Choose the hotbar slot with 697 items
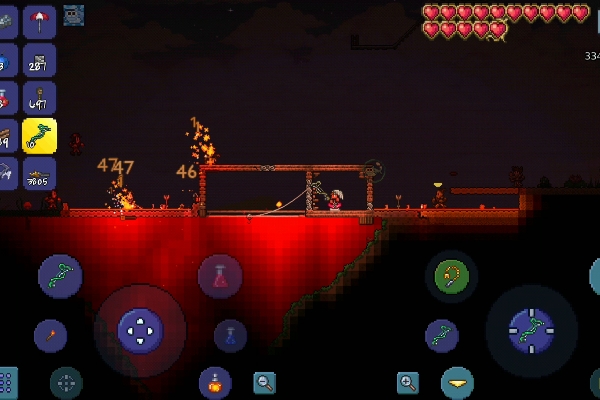 click(x=40, y=98)
